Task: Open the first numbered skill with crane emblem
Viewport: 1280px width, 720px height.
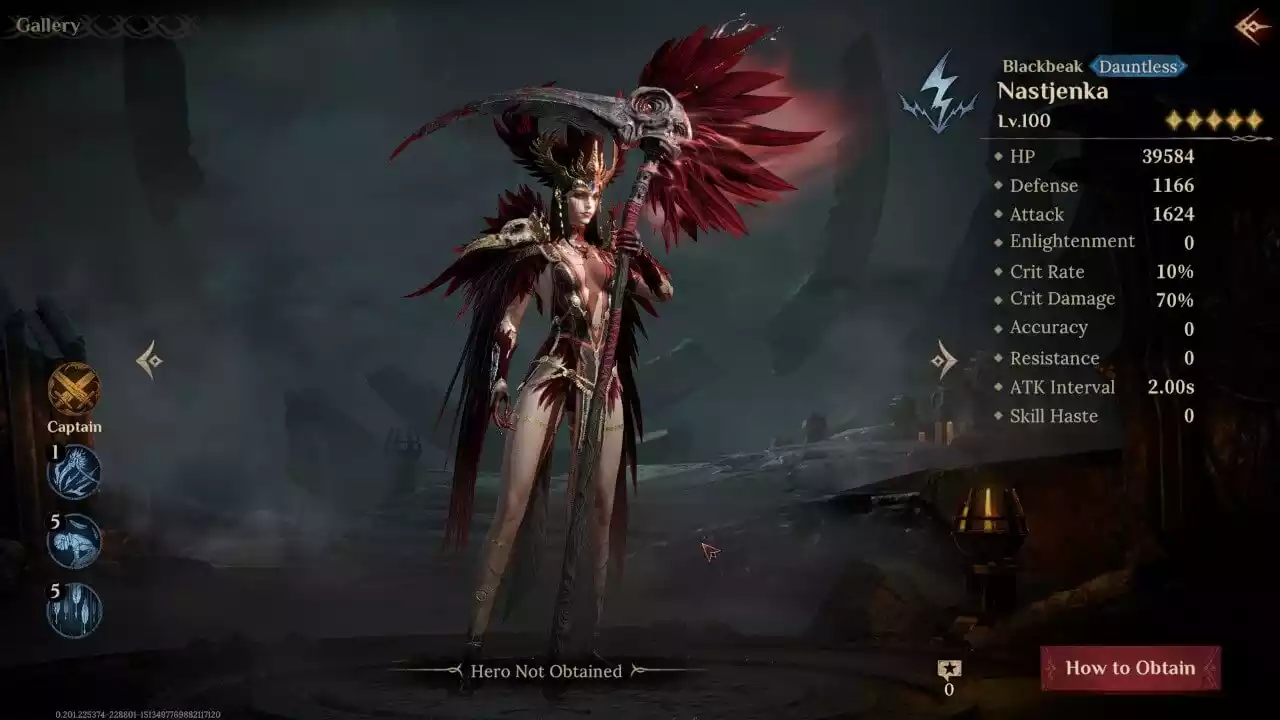Action: 74,472
